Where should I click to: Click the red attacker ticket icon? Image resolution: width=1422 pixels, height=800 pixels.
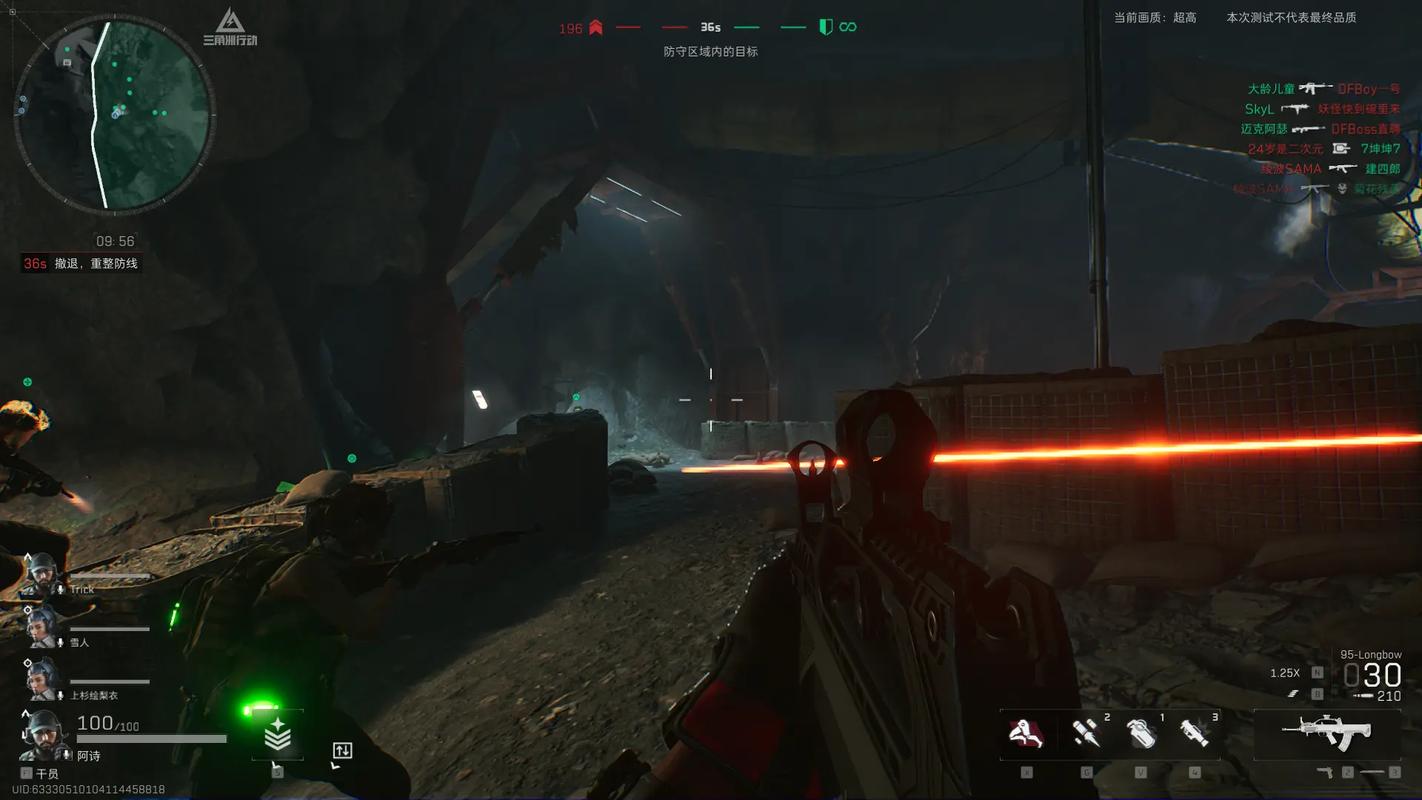[x=596, y=28]
